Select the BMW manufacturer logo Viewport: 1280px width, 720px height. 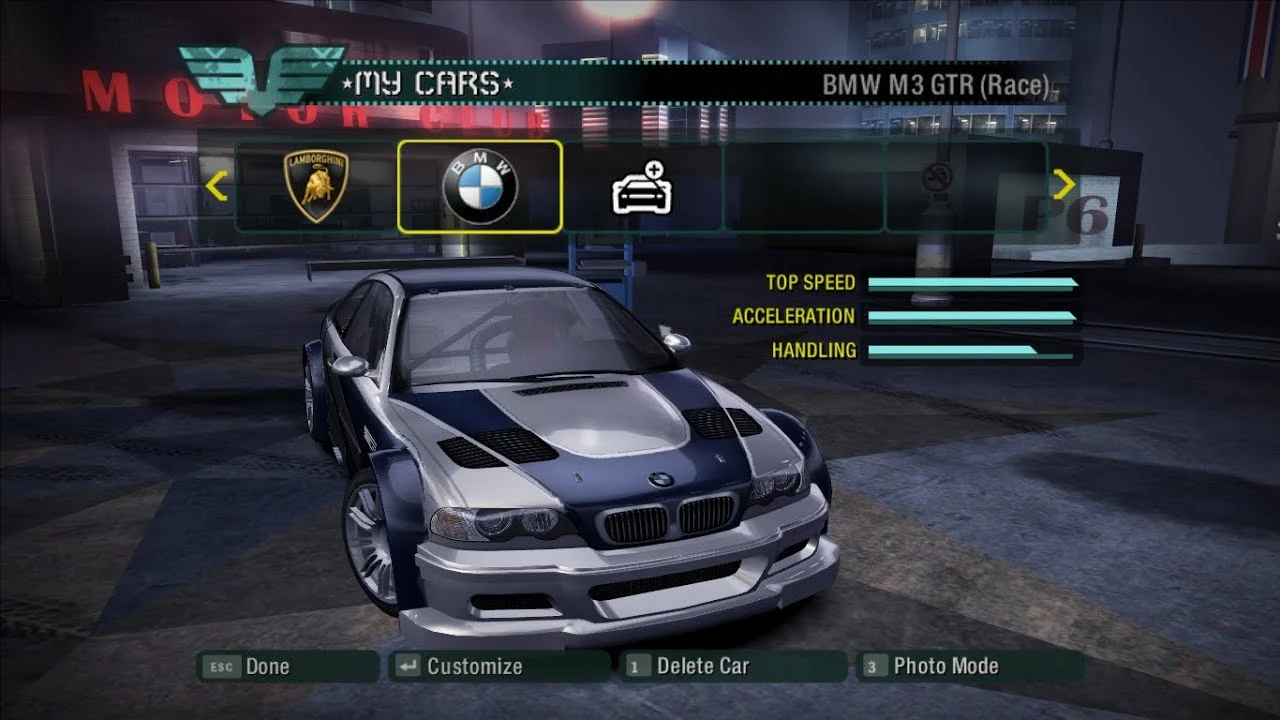(479, 186)
